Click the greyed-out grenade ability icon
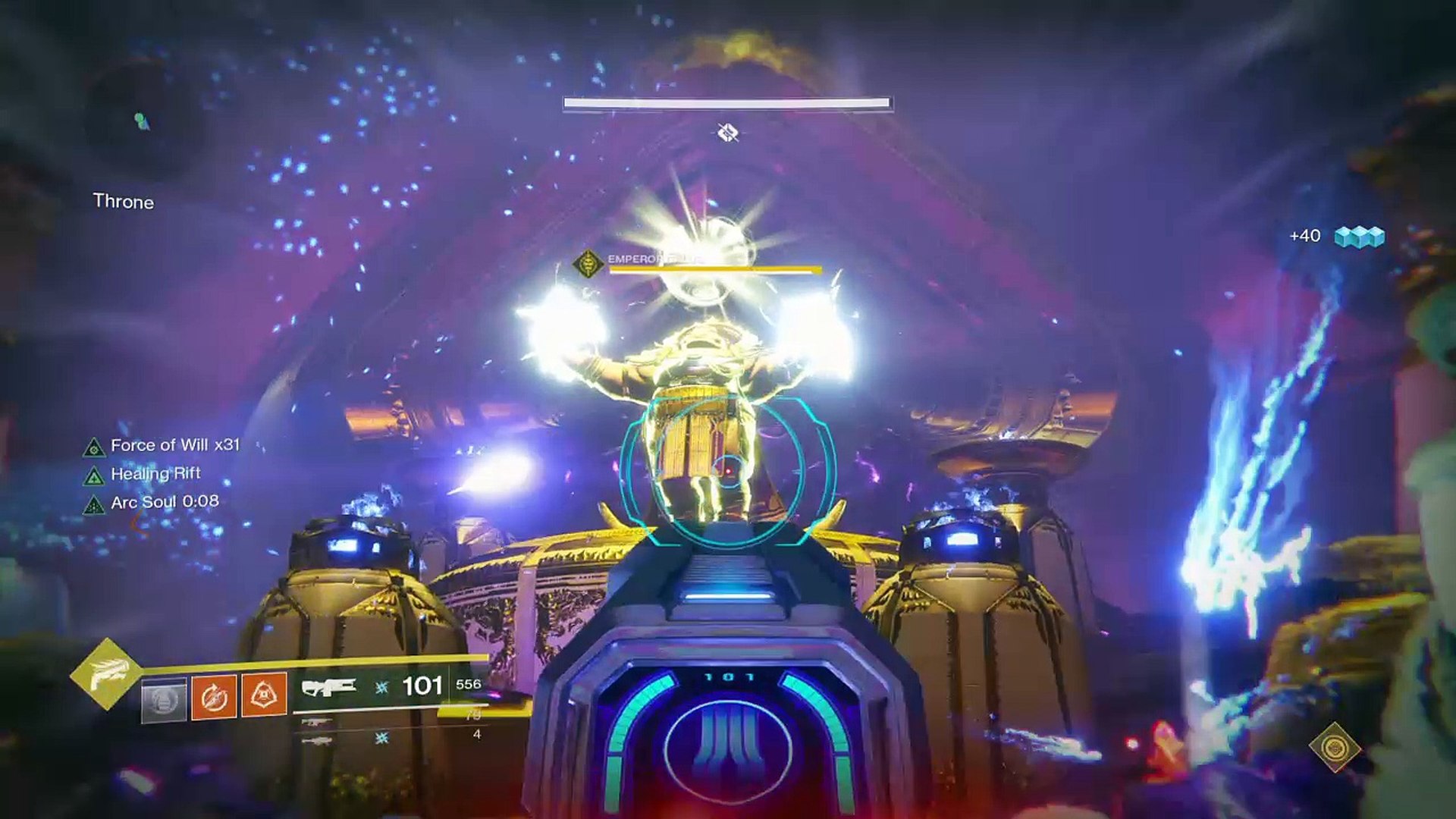The image size is (1456, 819). 164,699
